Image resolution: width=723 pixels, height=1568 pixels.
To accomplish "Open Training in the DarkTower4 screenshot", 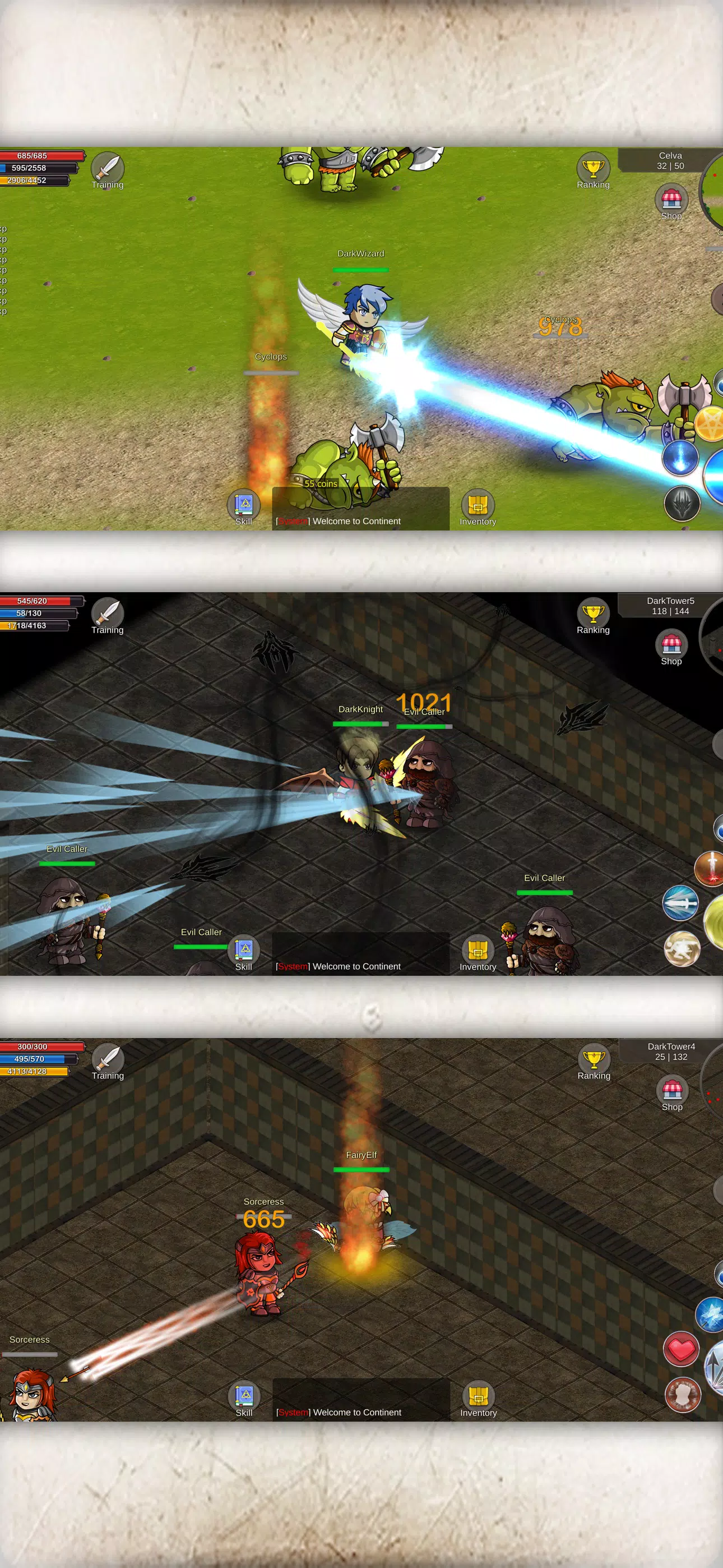I will click(108, 1059).
